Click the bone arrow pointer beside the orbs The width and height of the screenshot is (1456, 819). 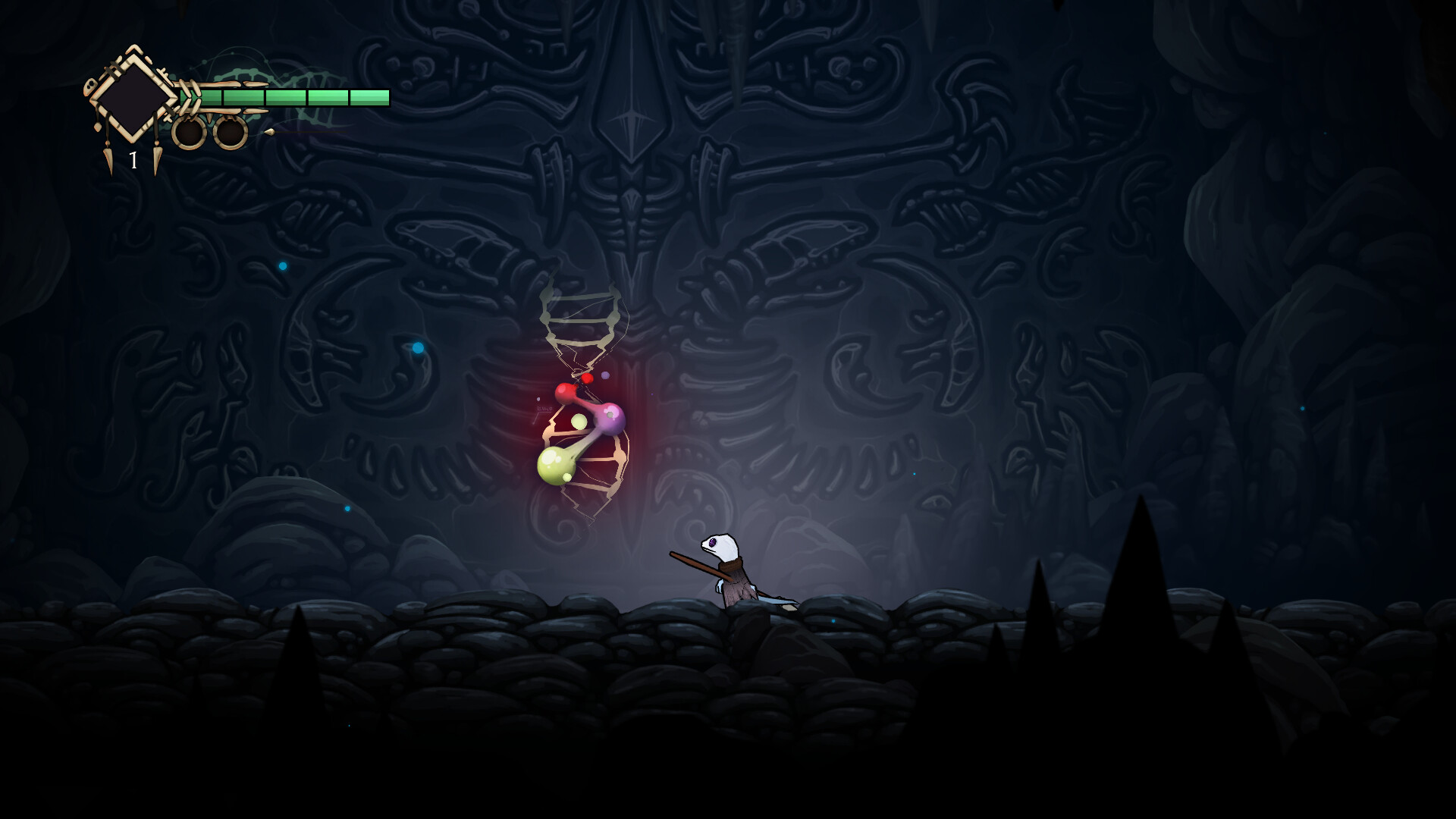coord(271,132)
